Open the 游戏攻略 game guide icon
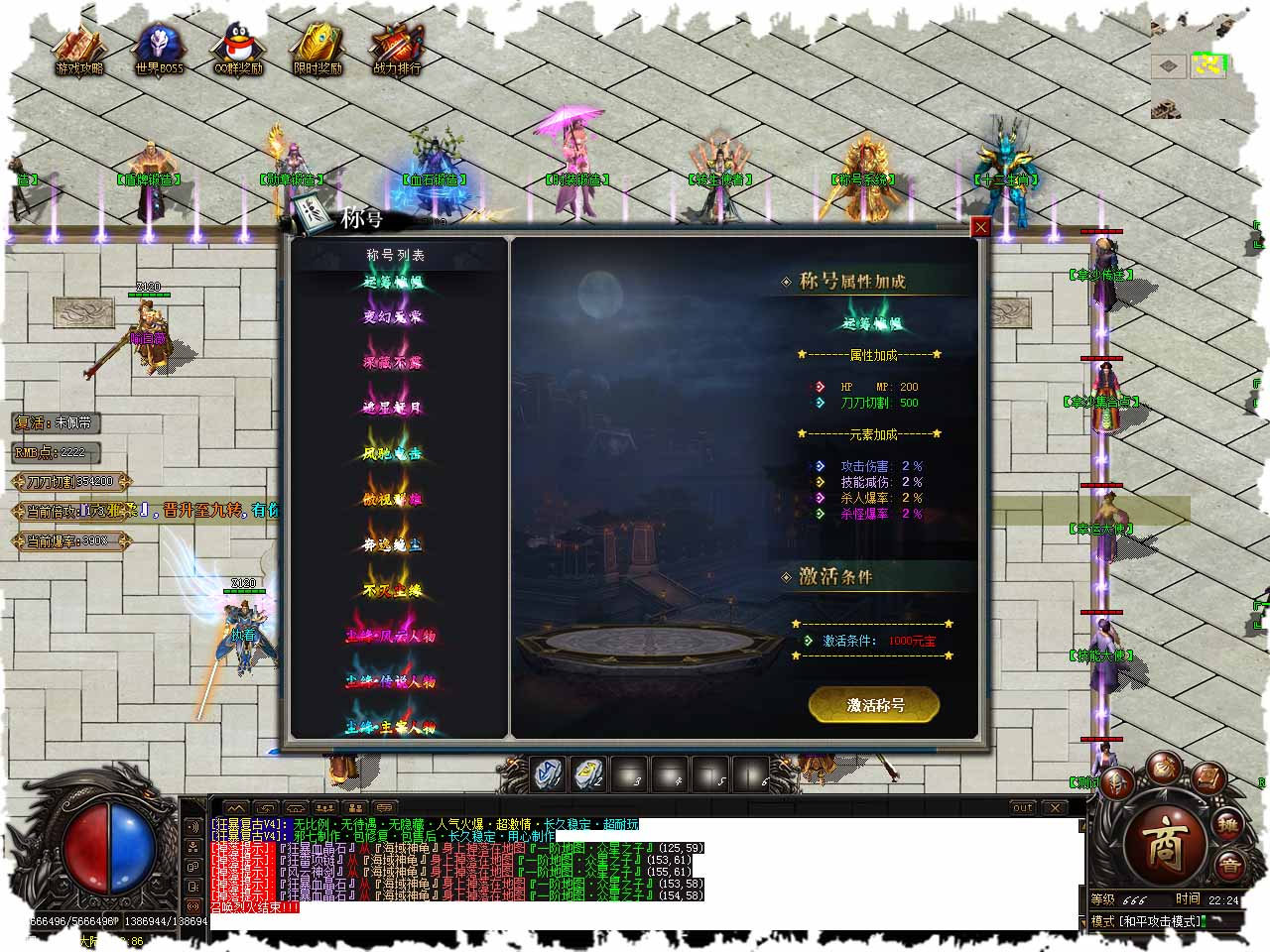1270x952 pixels. pos(79,52)
